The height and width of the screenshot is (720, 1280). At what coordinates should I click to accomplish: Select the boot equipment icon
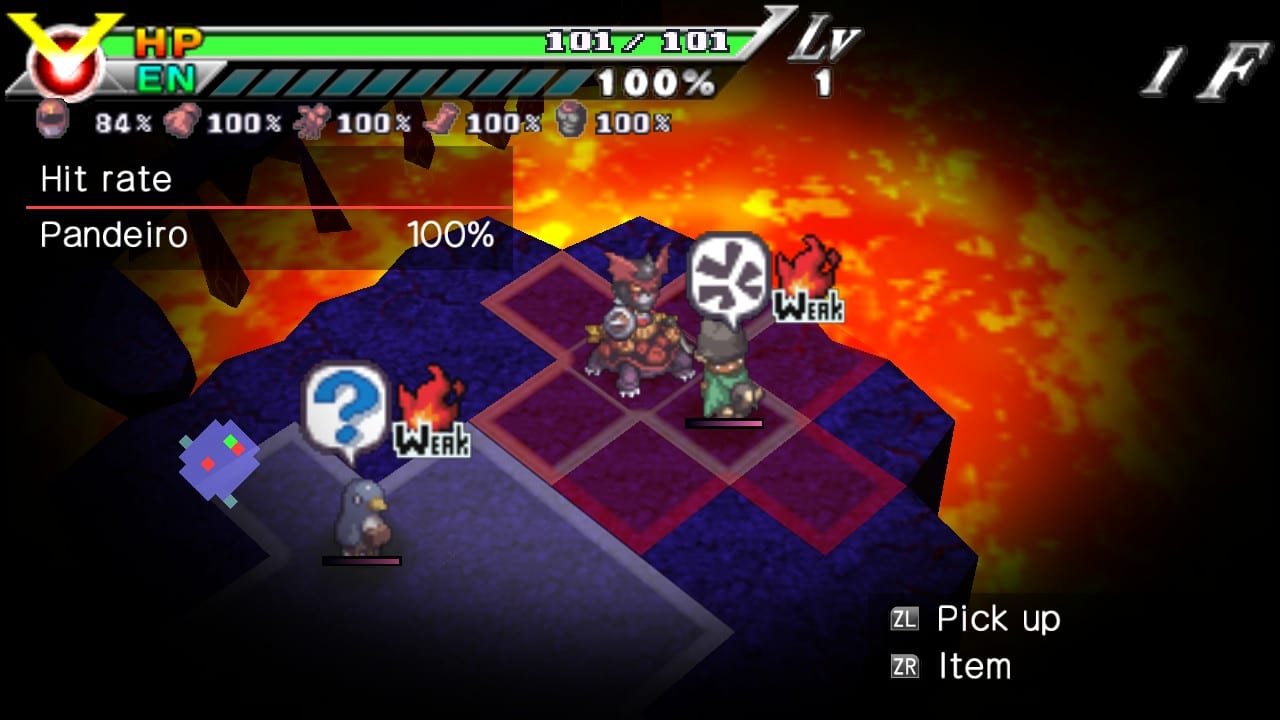point(440,121)
